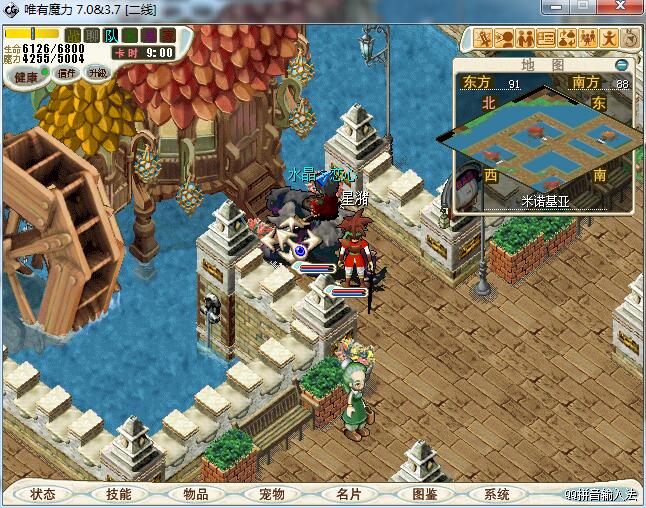Toggle the 家 family button
646x508 pixels.
click(166, 36)
